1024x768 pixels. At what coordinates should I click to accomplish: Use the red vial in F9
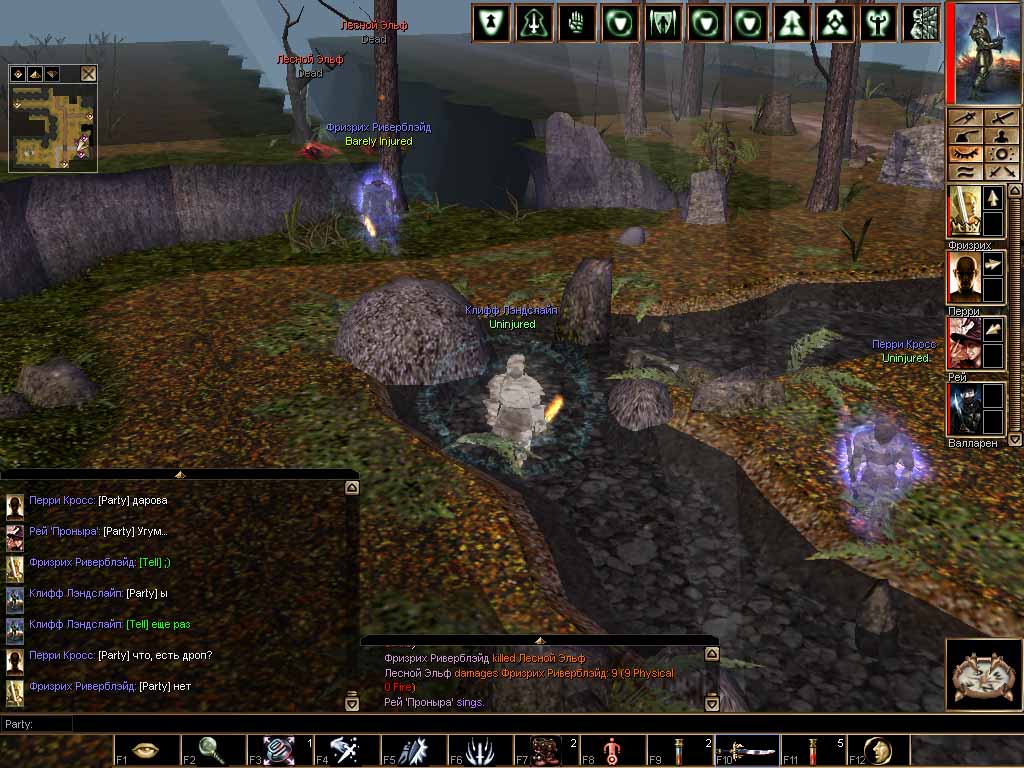coord(679,750)
